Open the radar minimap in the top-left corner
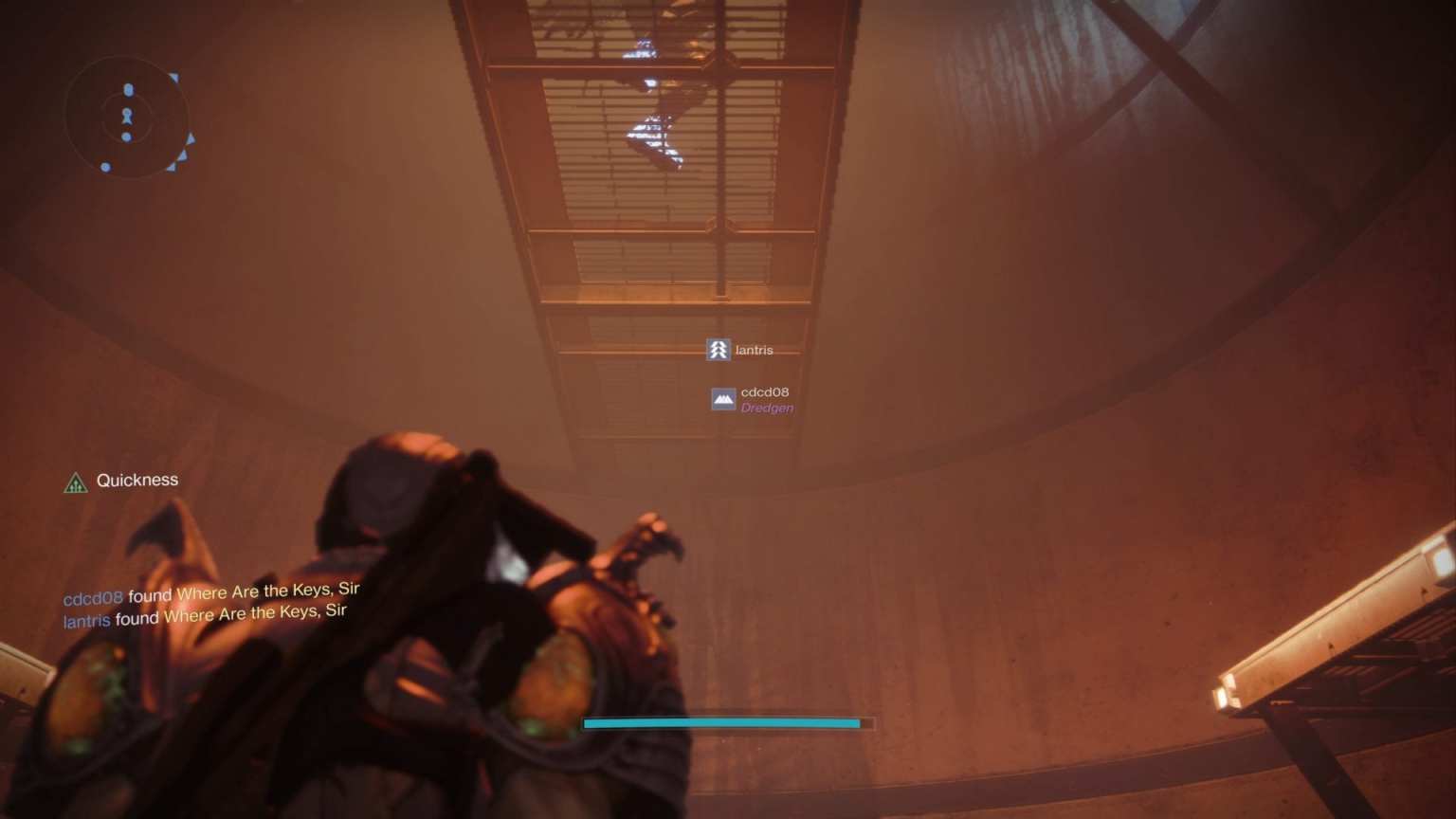Image resolution: width=1456 pixels, height=819 pixels. (x=126, y=117)
